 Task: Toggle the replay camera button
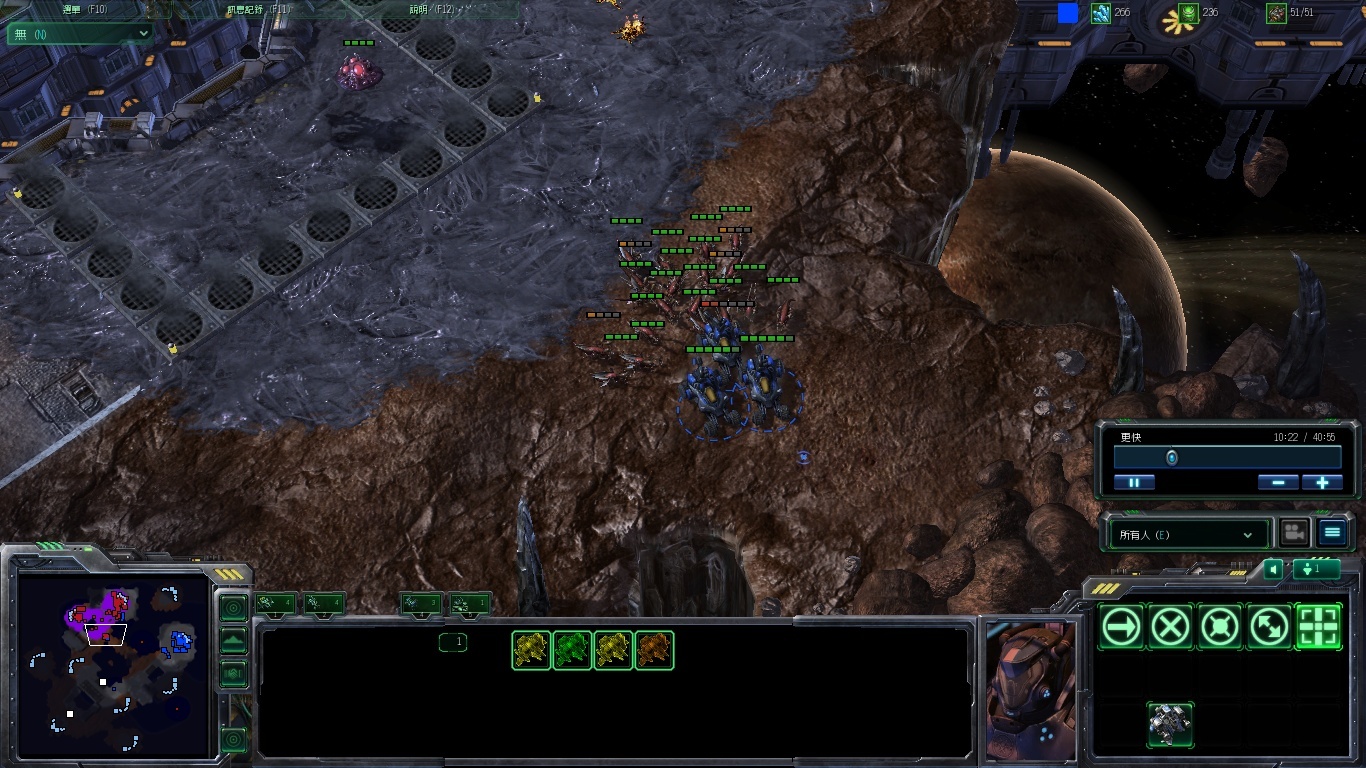tap(1295, 533)
